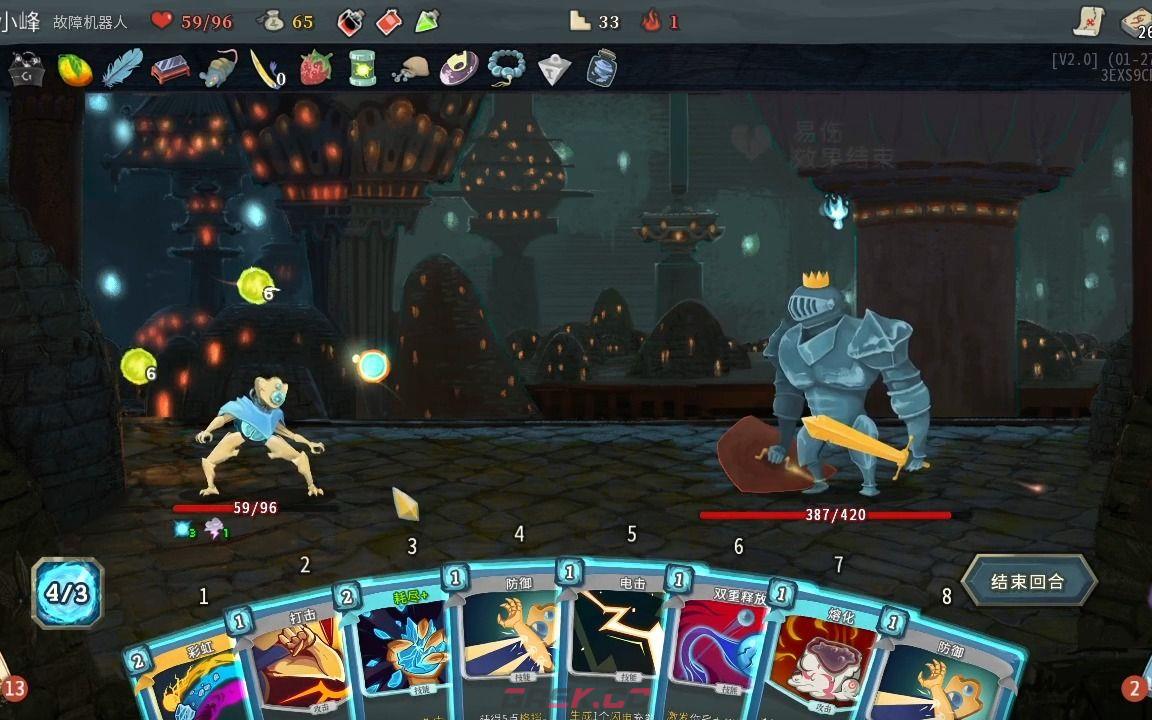The height and width of the screenshot is (720, 1152).
Task: Inspect the bottled tornado relic
Action: pos(601,69)
